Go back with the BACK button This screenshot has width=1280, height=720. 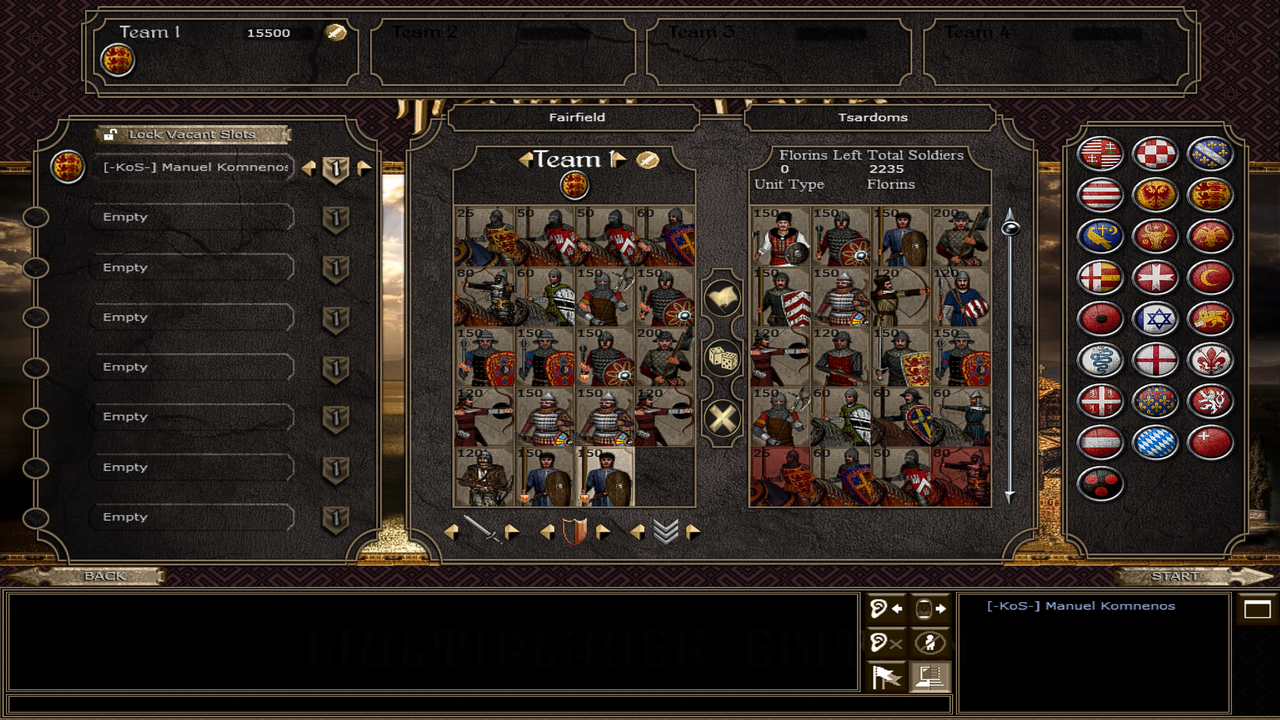pyautogui.click(x=104, y=576)
